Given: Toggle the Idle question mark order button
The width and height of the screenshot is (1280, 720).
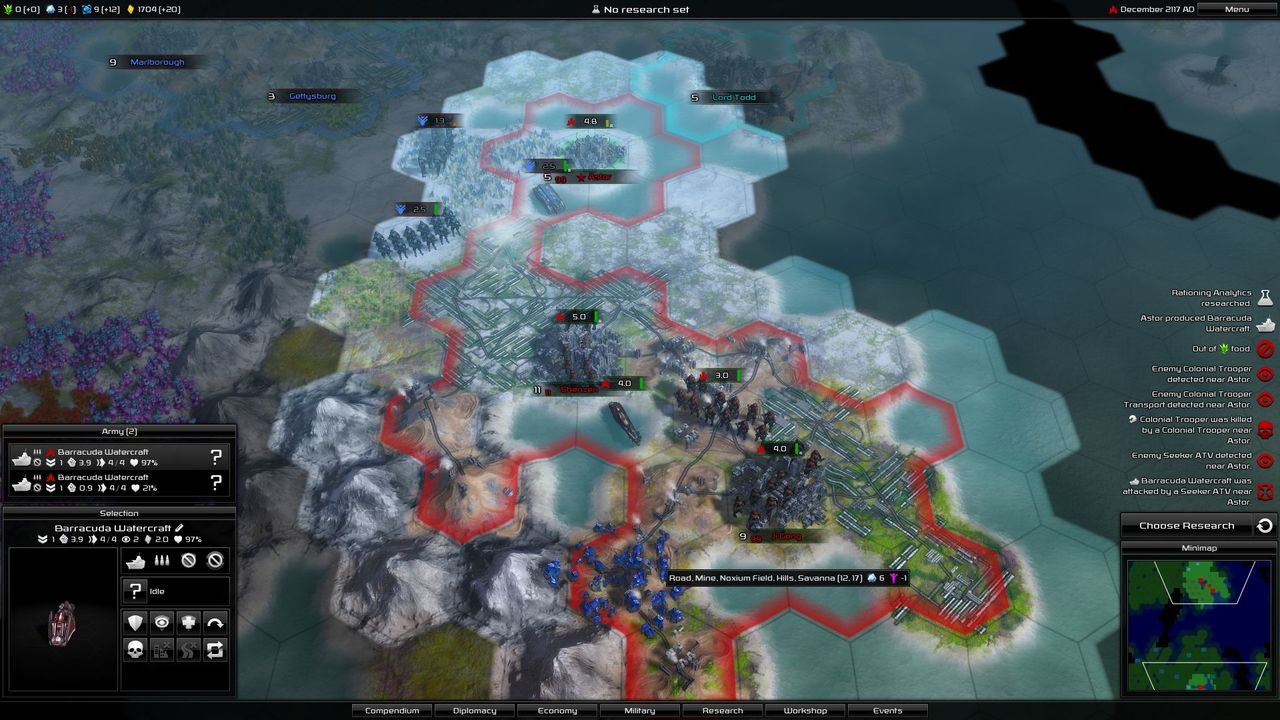Looking at the screenshot, I should tap(135, 589).
